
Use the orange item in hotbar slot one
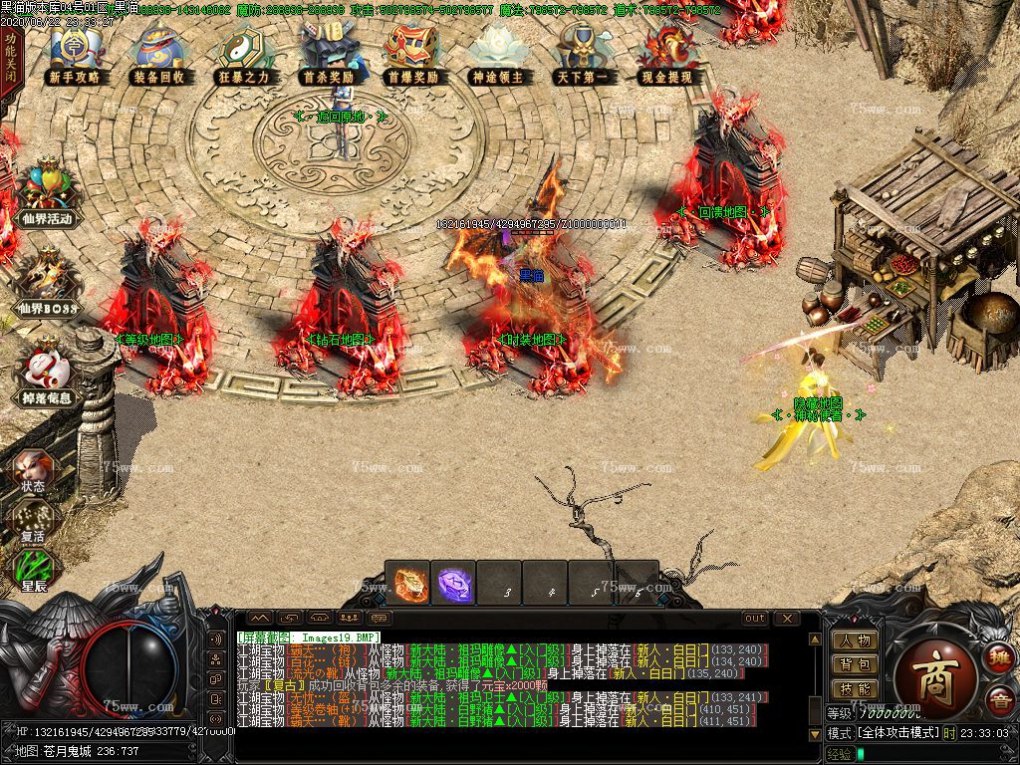click(407, 584)
